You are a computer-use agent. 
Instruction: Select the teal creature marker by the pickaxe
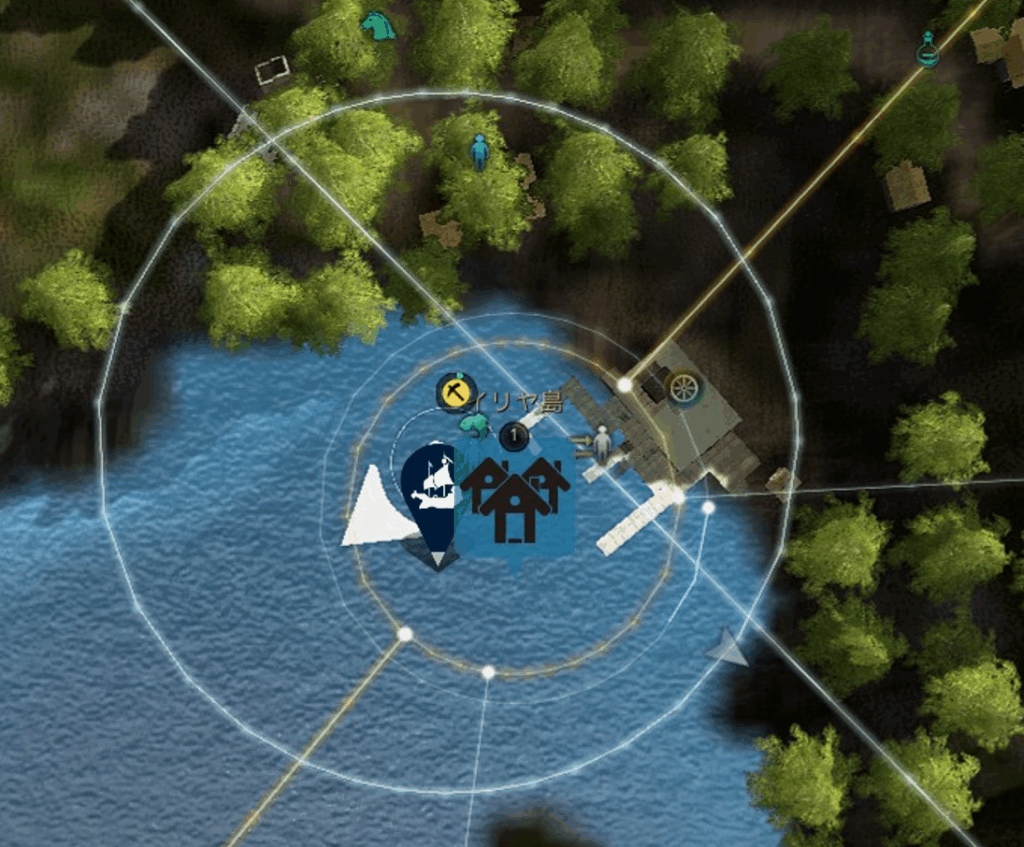click(475, 426)
